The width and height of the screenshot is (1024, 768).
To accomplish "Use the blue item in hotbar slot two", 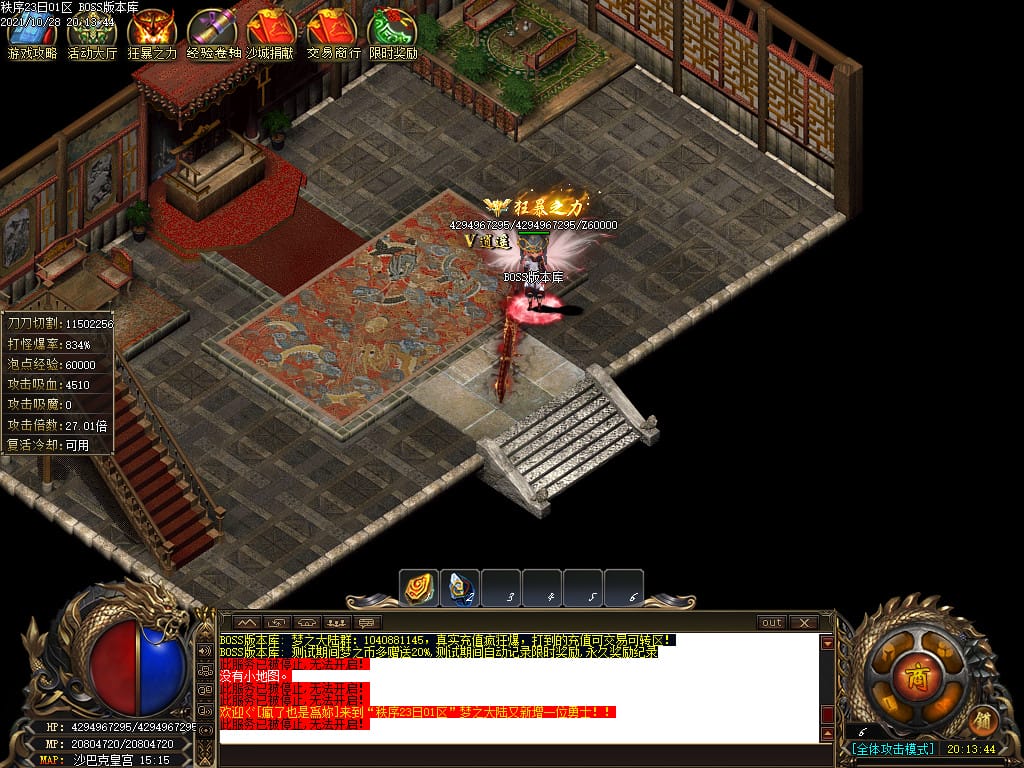I will [x=460, y=588].
